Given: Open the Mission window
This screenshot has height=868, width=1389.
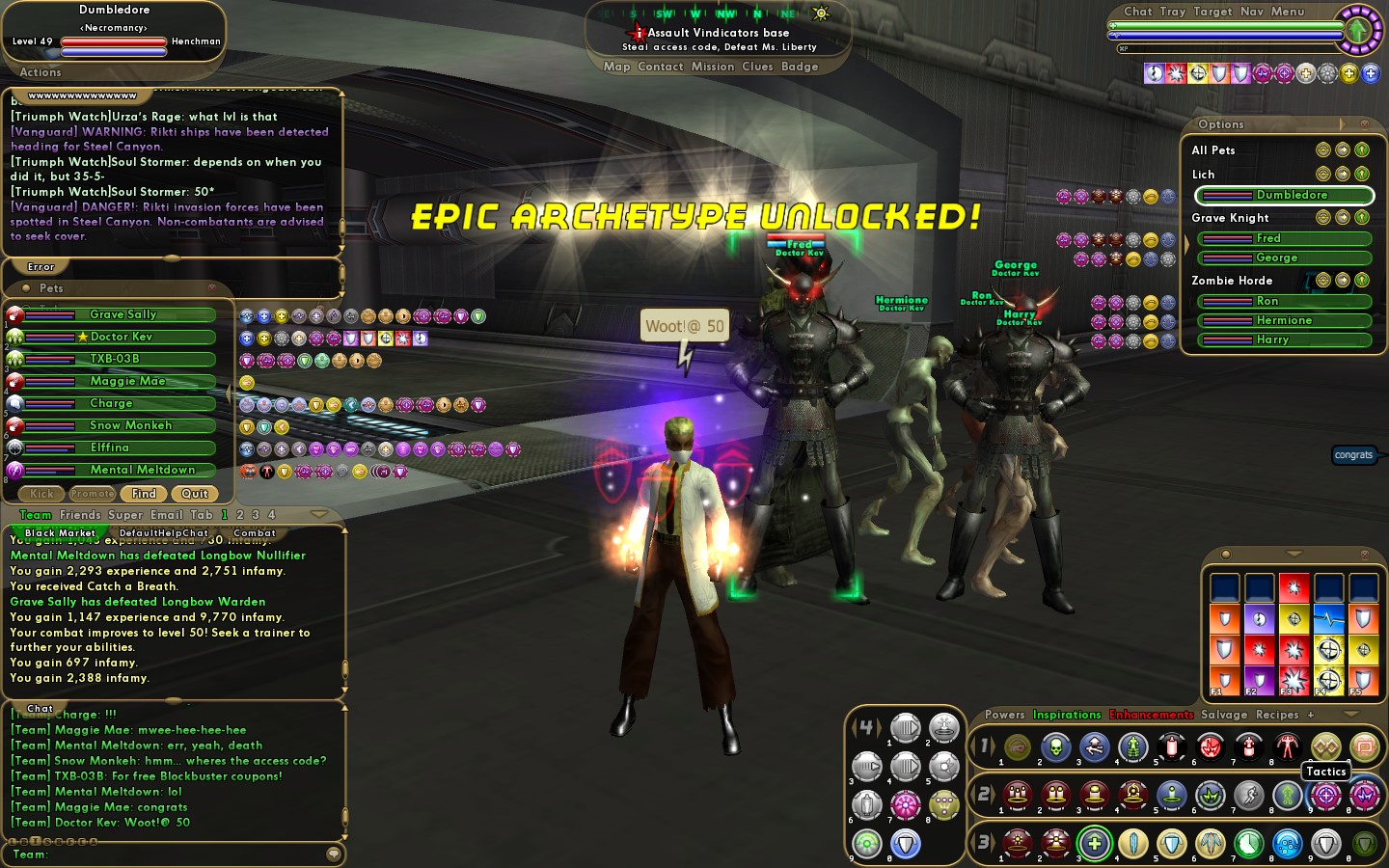Looking at the screenshot, I should [713, 67].
